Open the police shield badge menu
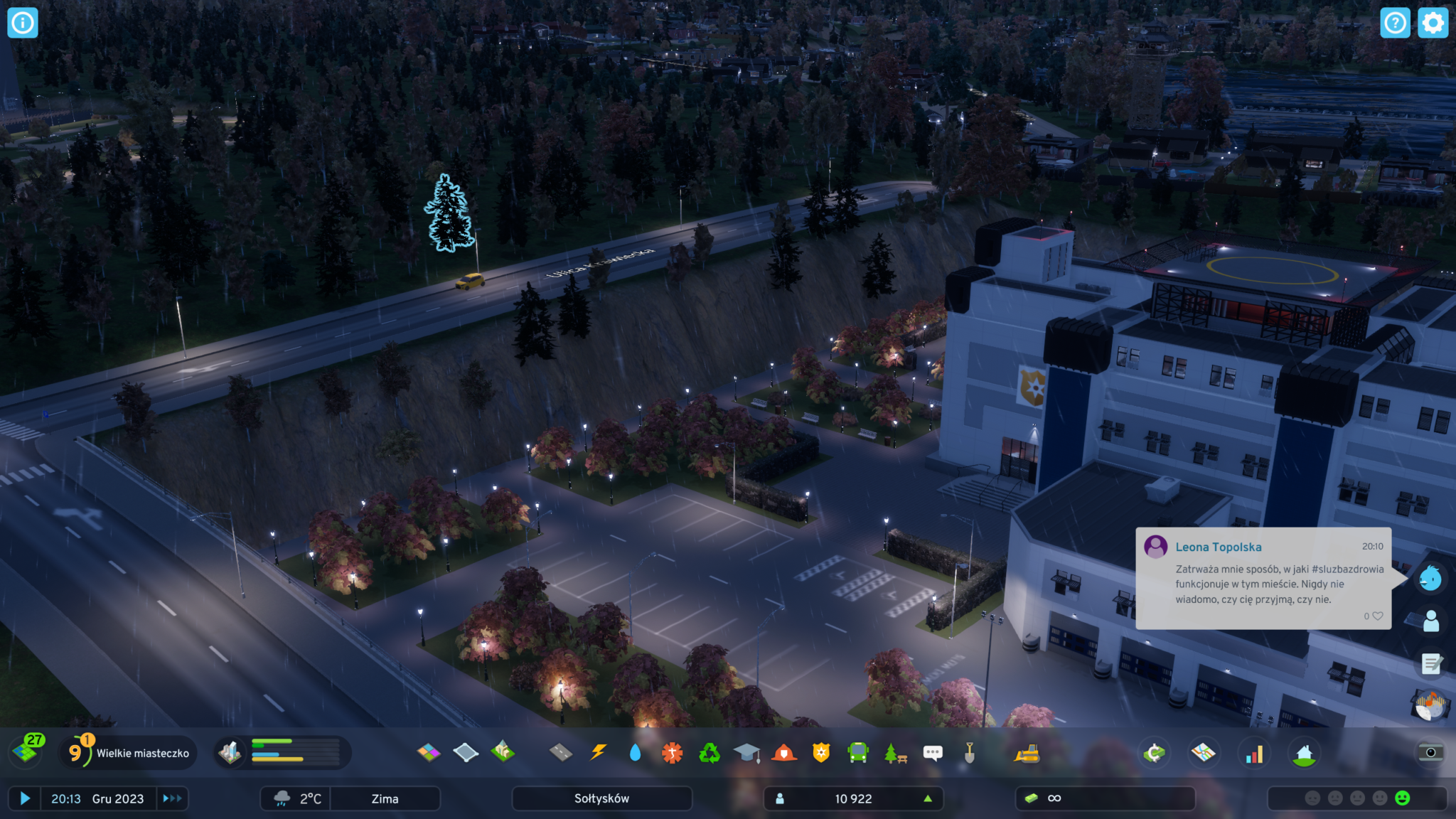 click(821, 752)
